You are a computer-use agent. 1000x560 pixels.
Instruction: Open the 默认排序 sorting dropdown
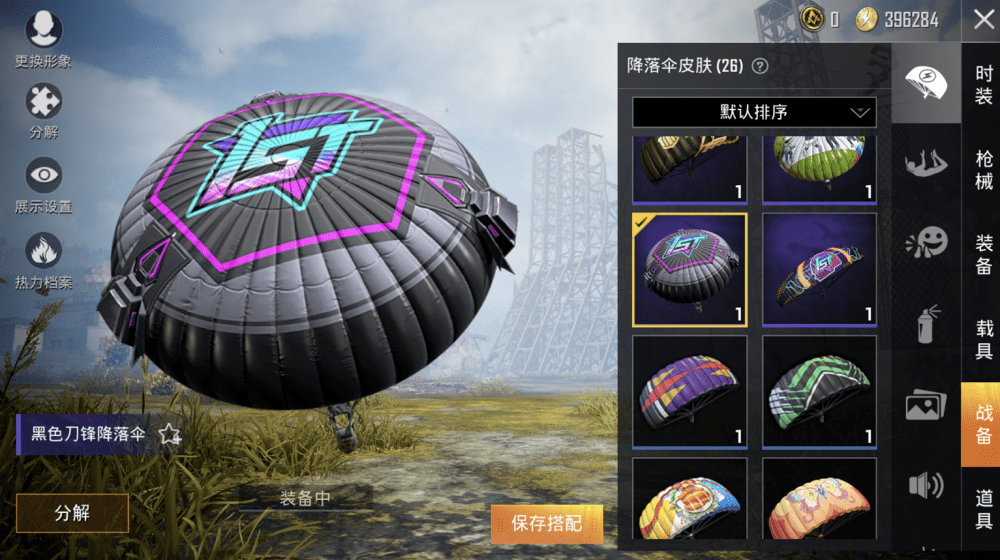click(x=754, y=112)
